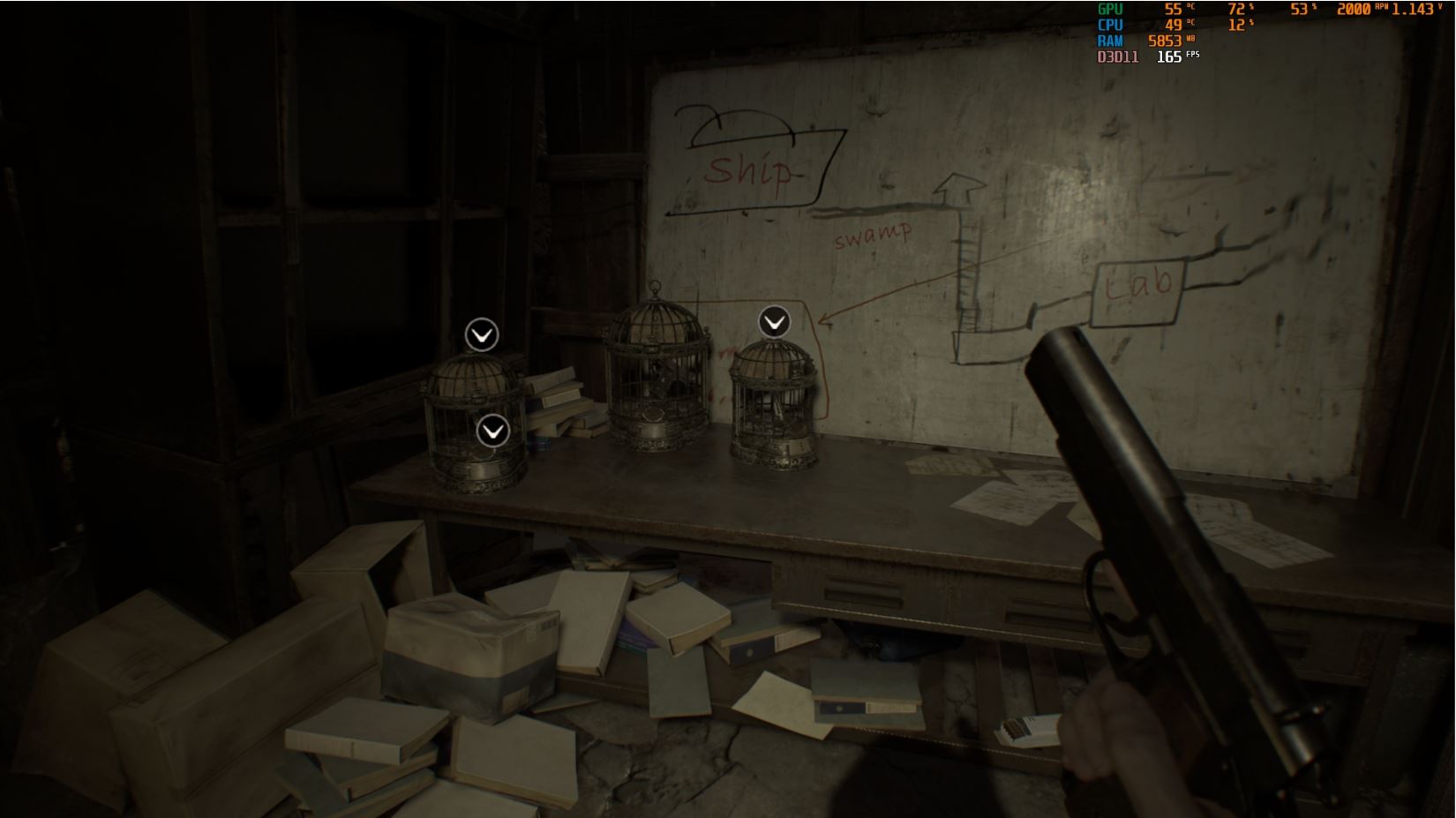Select the interaction marker at the left birdcage's base
Viewport: 1456px width, 818px height.
click(492, 431)
